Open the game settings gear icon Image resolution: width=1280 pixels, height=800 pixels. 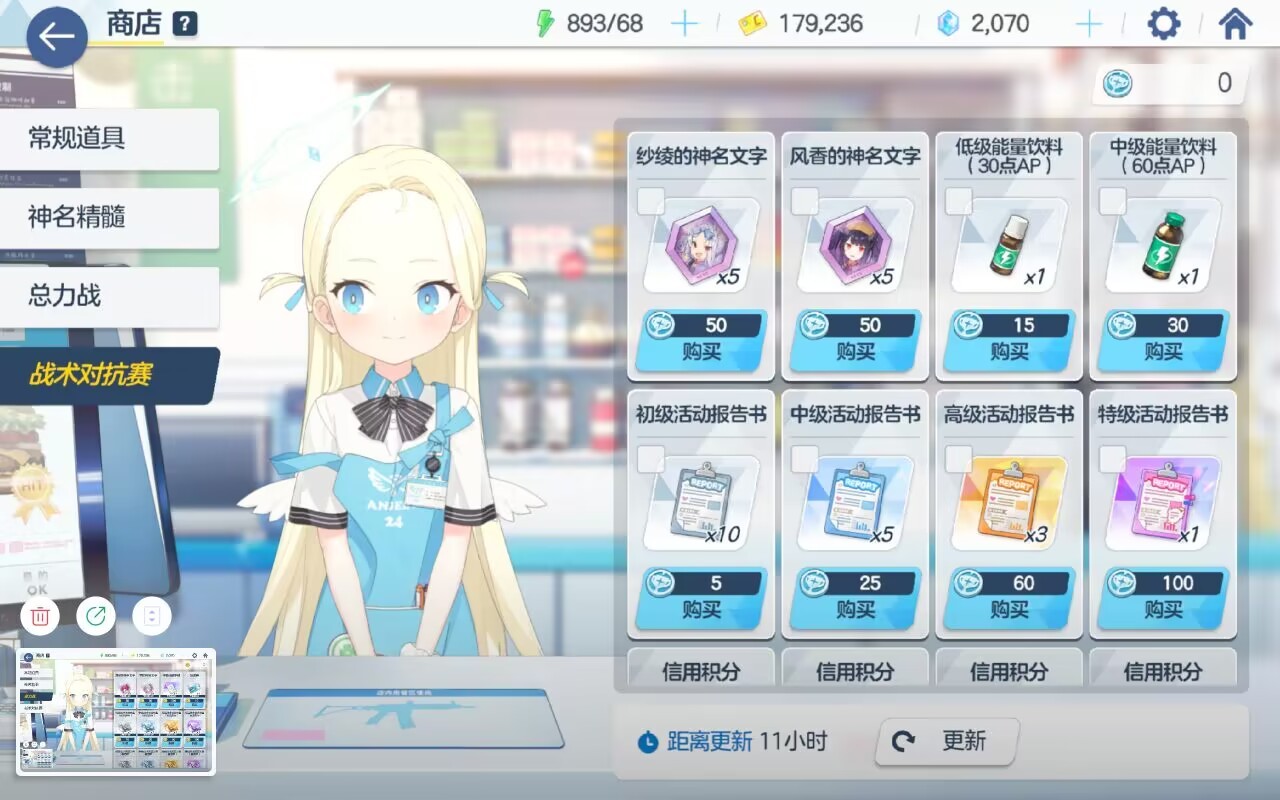pyautogui.click(x=1163, y=22)
